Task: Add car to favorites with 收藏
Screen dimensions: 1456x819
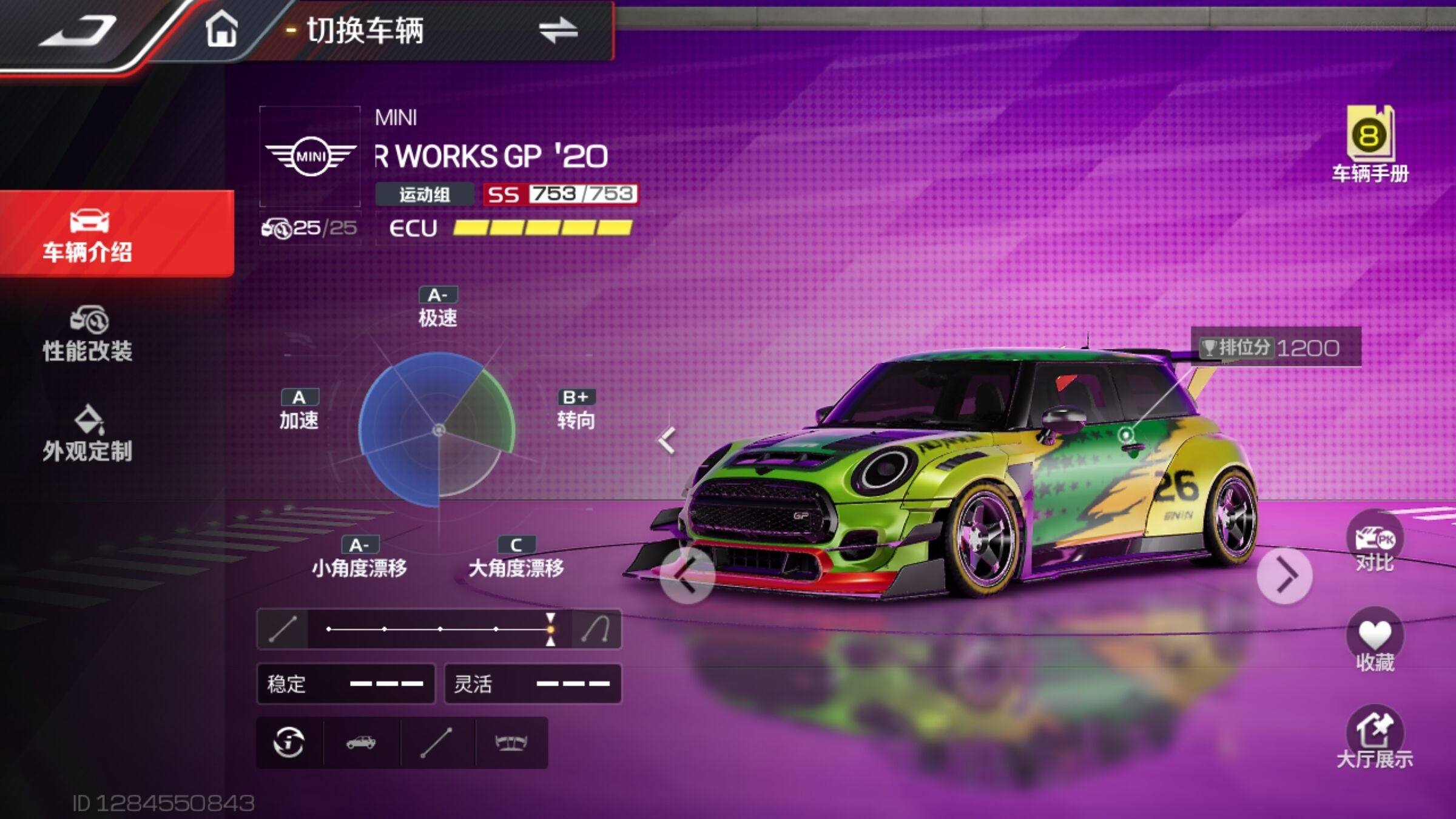Action: coord(1375,643)
